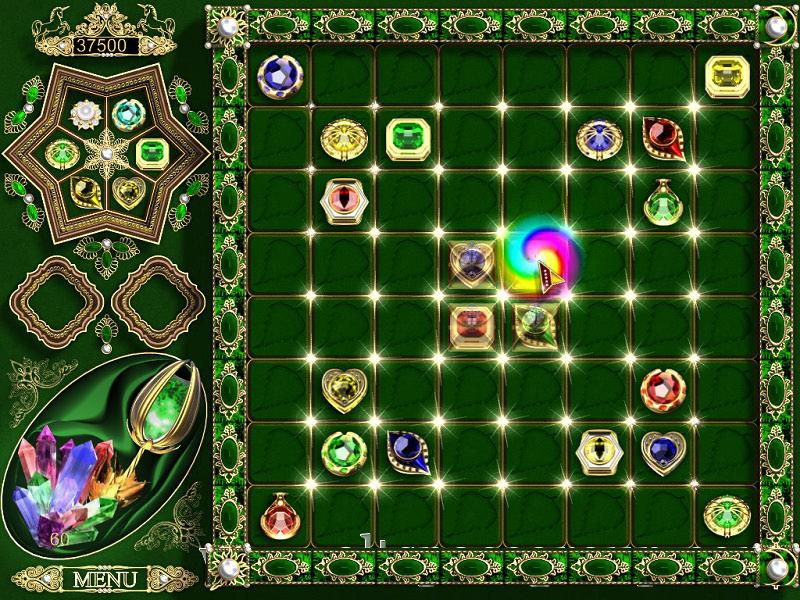Click the blue fan-shaped gem tile
The height and width of the screenshot is (600, 800).
(598, 139)
